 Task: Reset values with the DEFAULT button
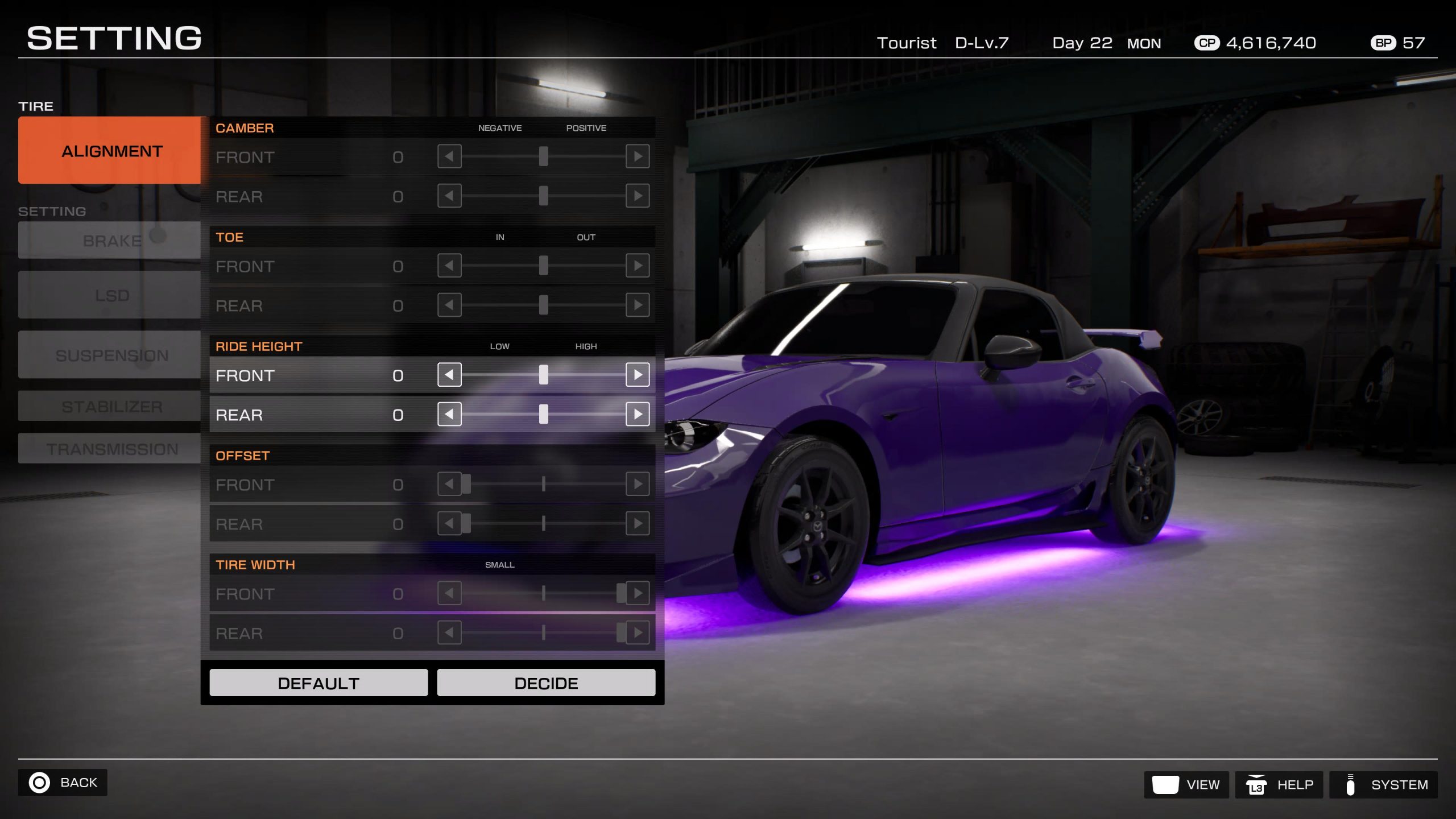(x=318, y=682)
